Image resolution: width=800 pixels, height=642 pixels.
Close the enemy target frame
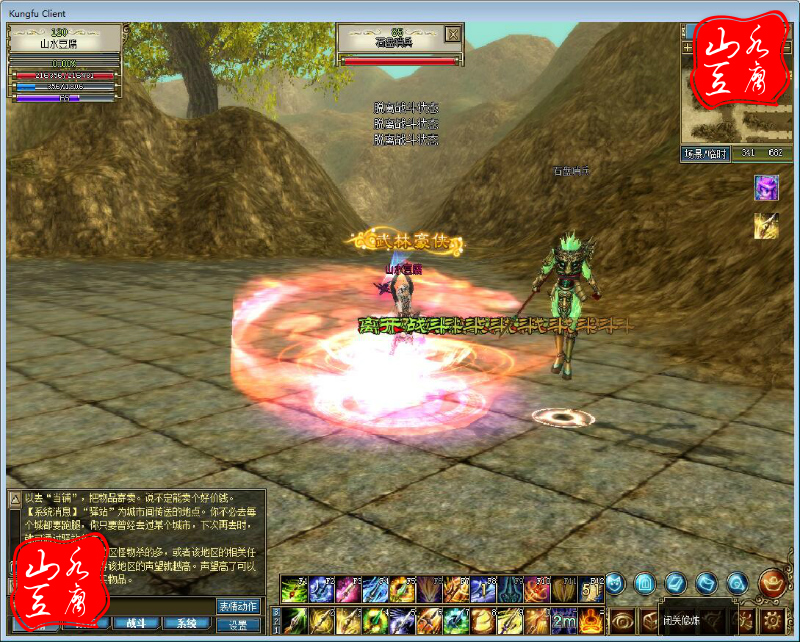453,35
